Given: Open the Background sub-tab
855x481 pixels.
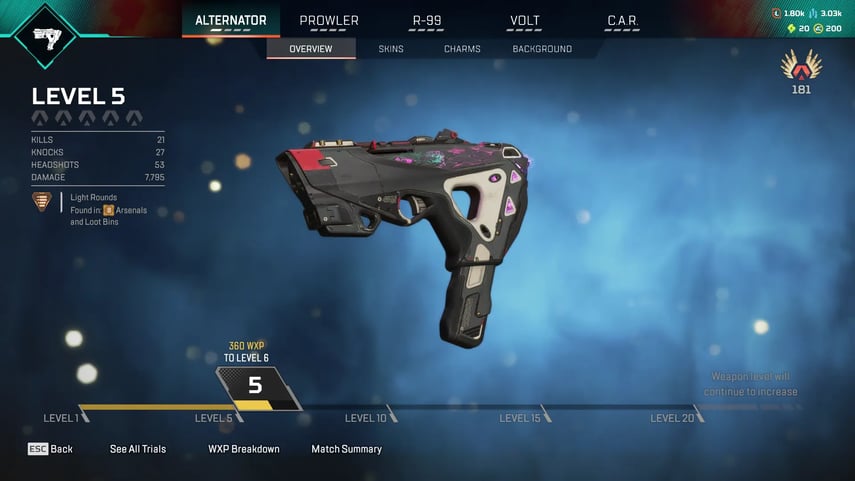Looking at the screenshot, I should 542,49.
